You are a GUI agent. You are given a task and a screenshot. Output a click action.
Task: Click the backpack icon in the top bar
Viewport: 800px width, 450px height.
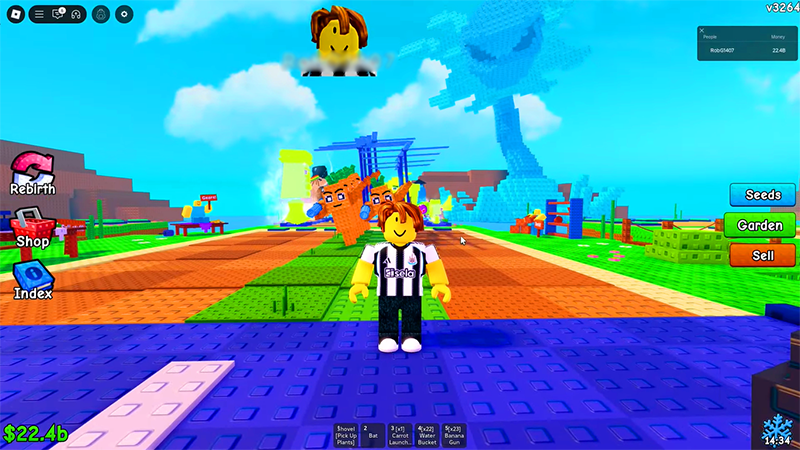(x=100, y=14)
